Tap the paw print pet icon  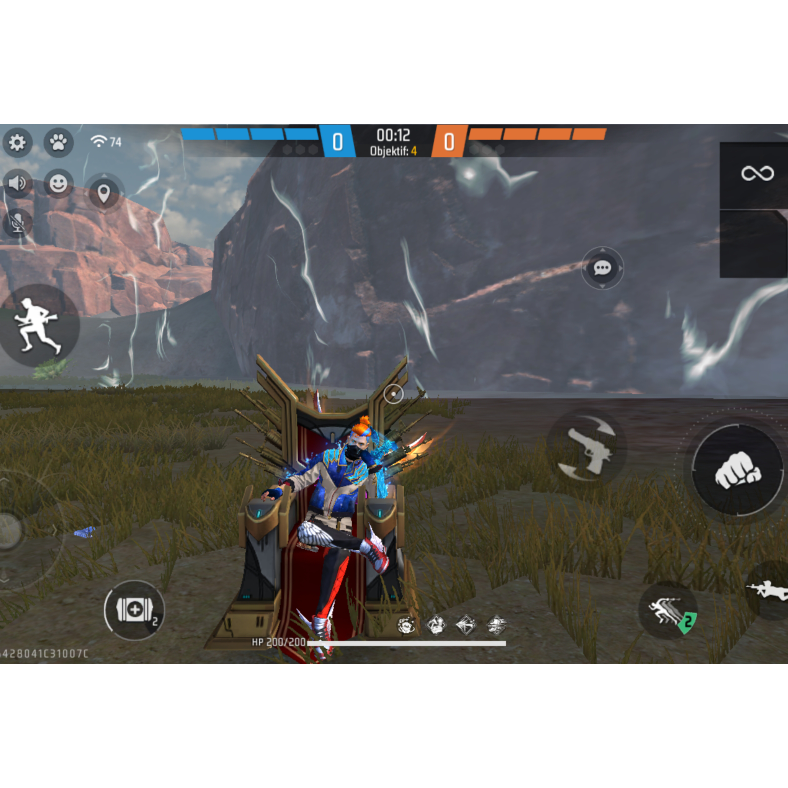coord(59,142)
